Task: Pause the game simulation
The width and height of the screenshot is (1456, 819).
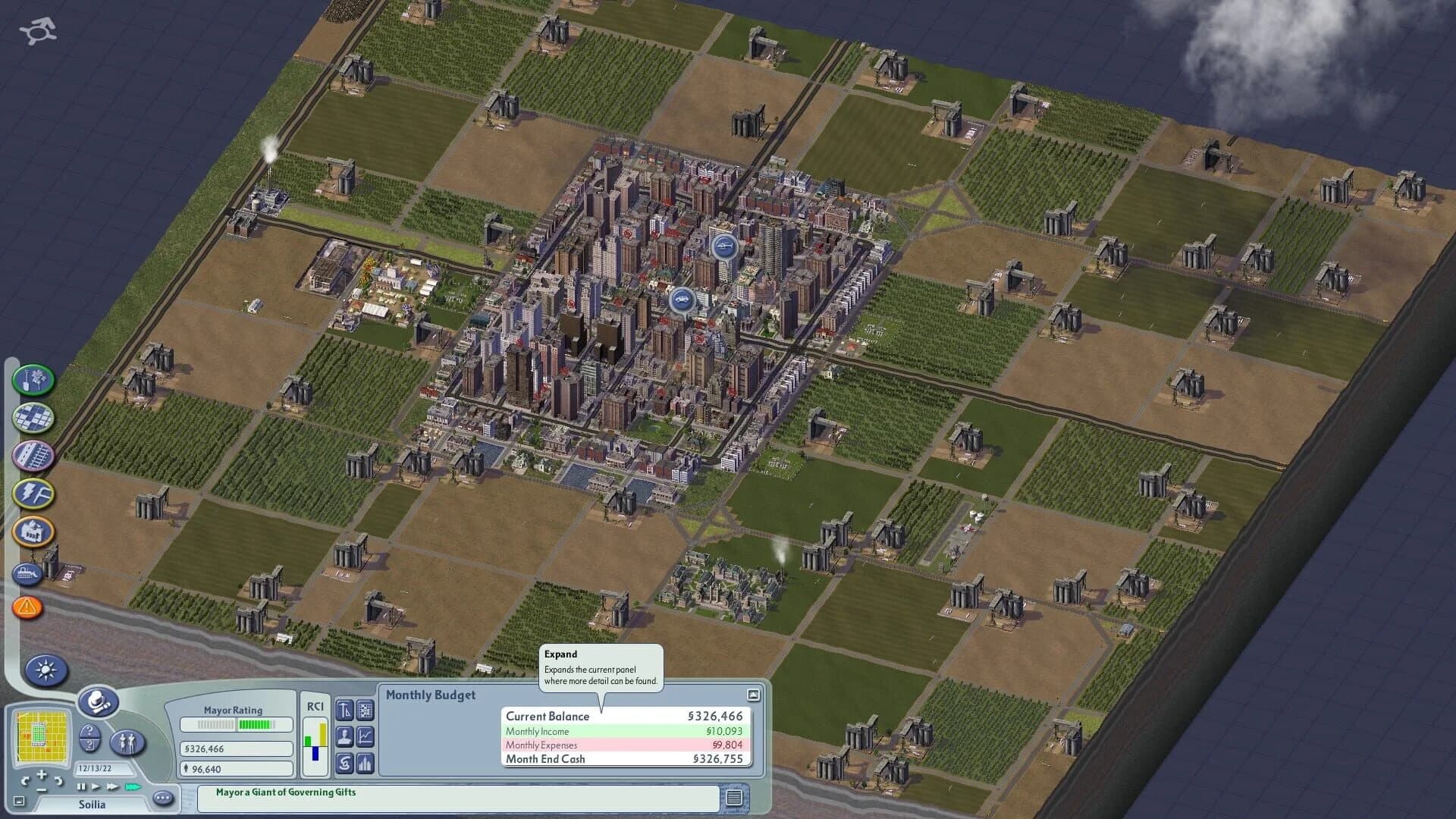Action: click(x=80, y=788)
